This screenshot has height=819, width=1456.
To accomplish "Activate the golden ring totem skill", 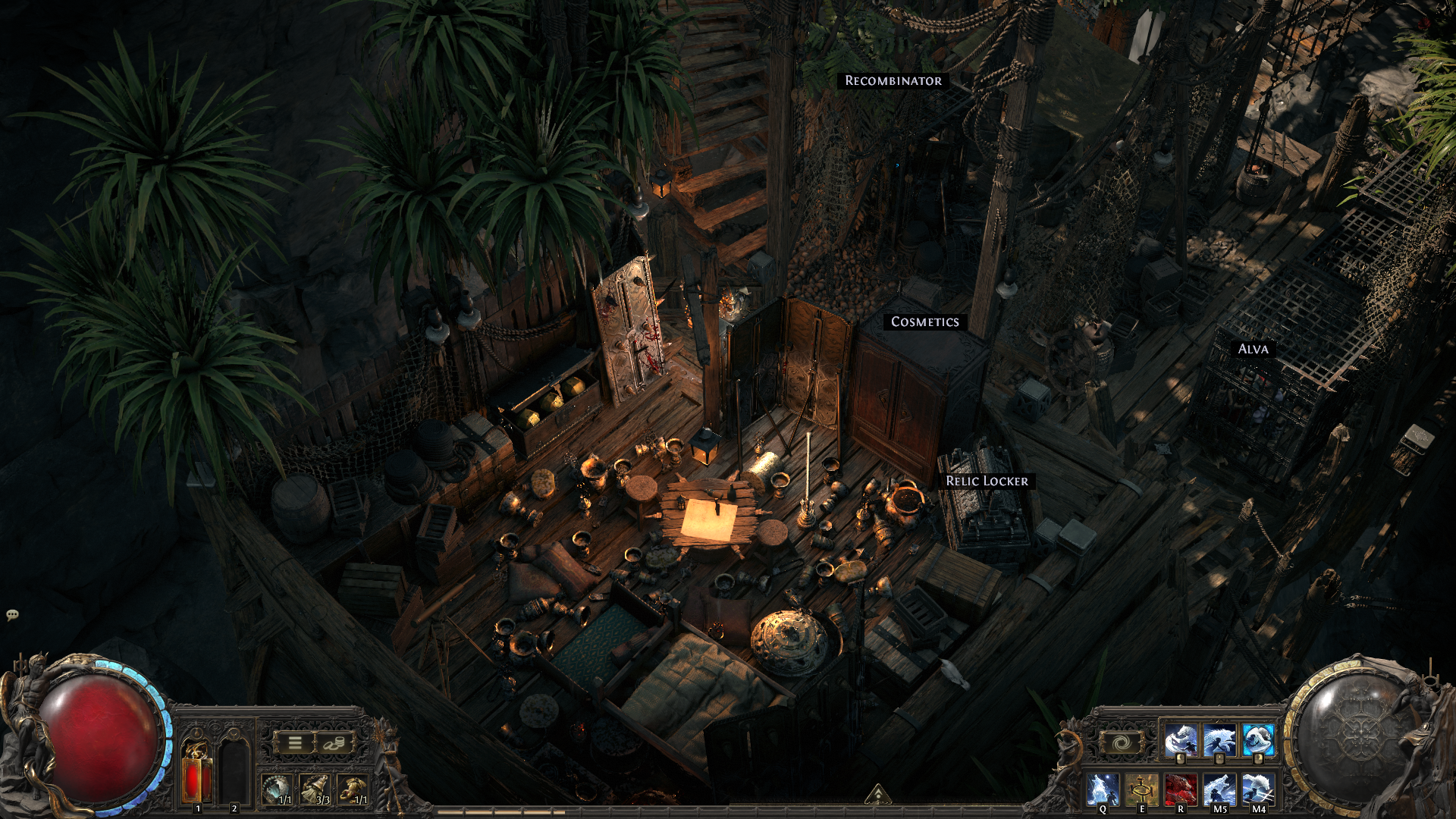I will pyautogui.click(x=1141, y=789).
